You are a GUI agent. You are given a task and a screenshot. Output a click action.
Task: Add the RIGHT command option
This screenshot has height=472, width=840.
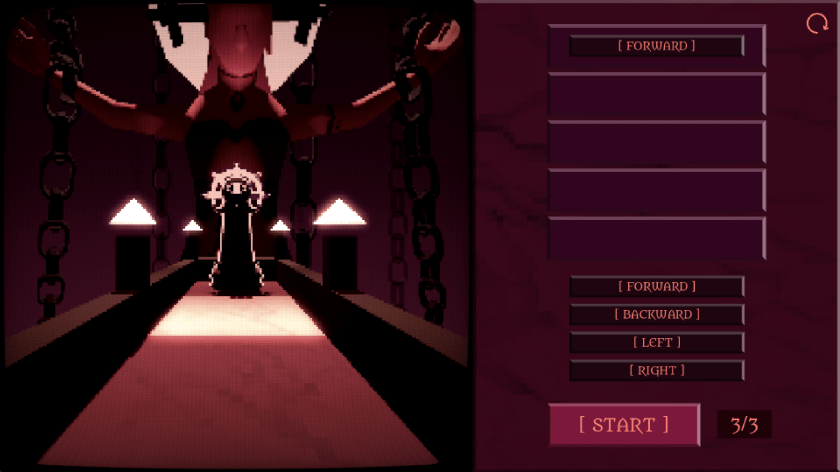pos(657,371)
